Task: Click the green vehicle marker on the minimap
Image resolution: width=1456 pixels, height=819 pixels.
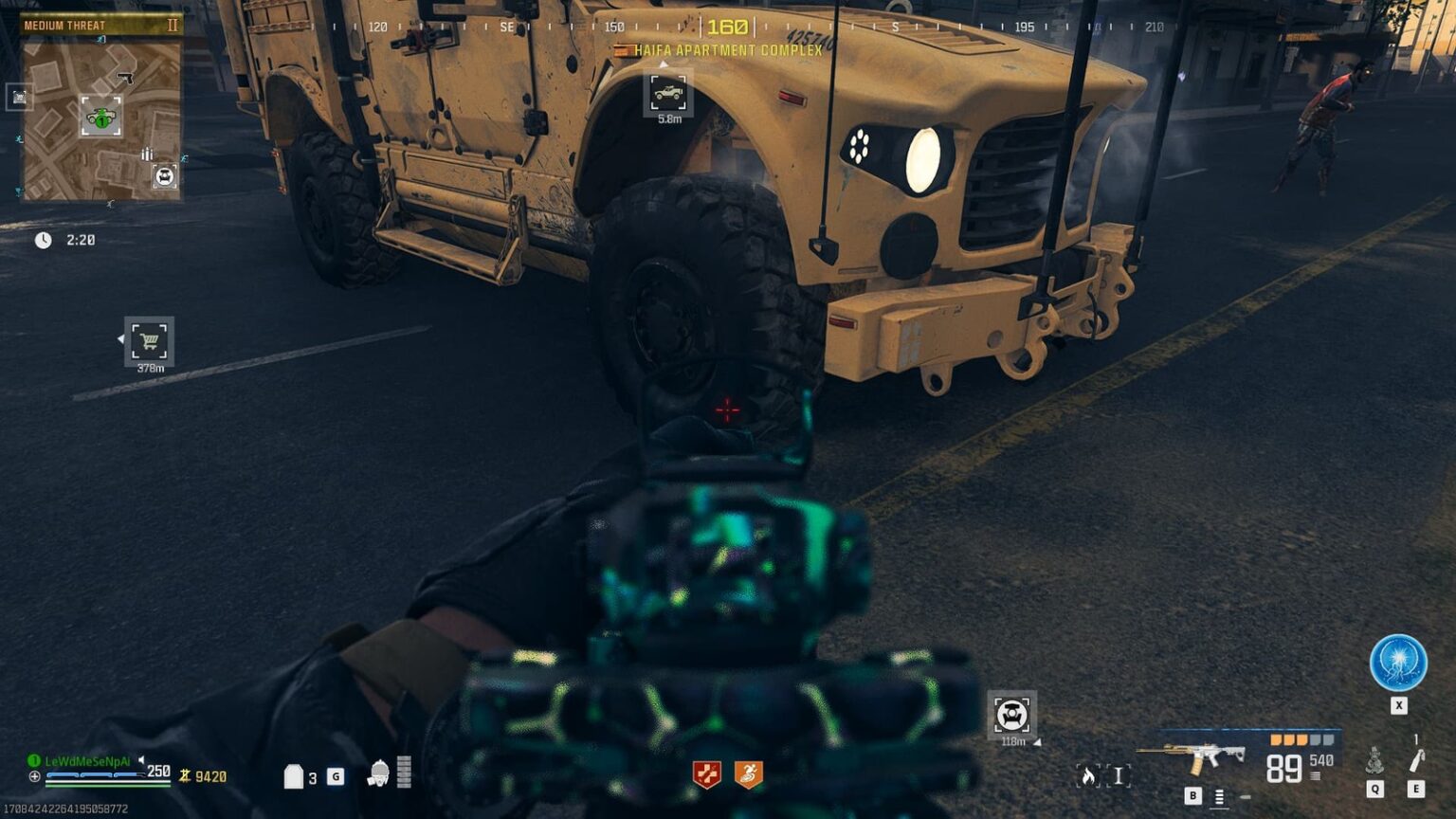Action: point(100,118)
